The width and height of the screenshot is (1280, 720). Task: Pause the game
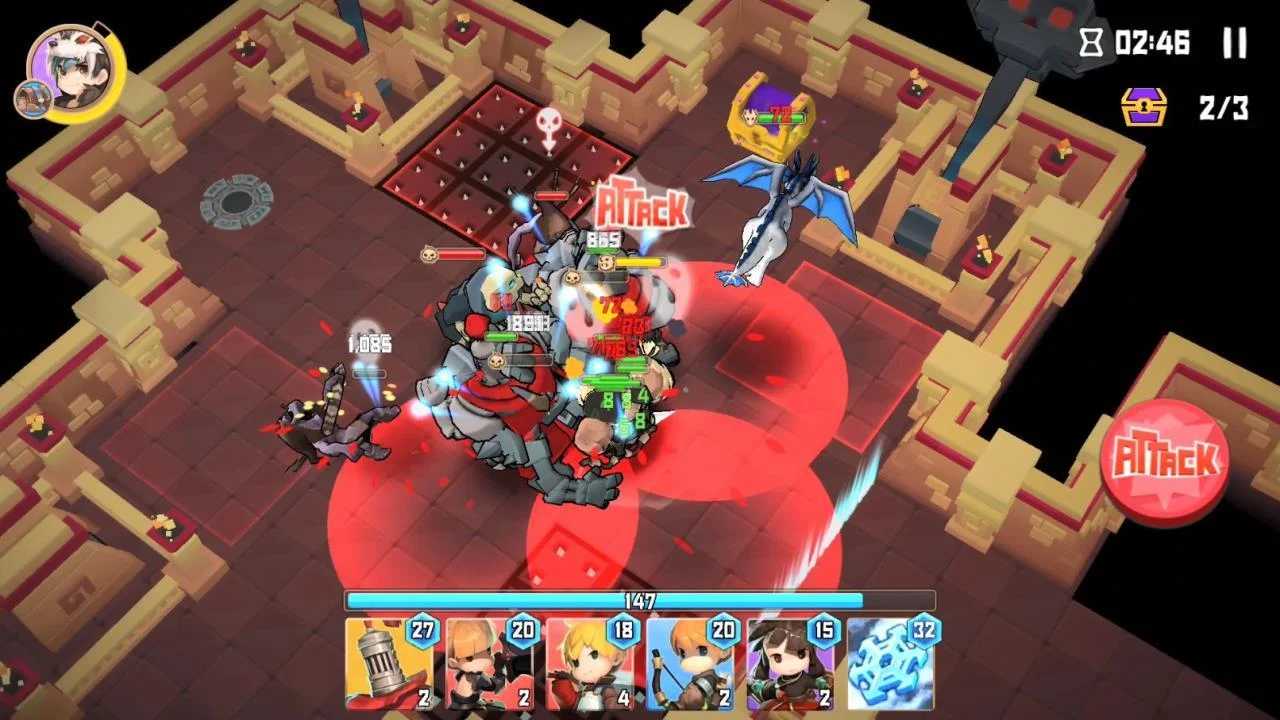(1235, 43)
